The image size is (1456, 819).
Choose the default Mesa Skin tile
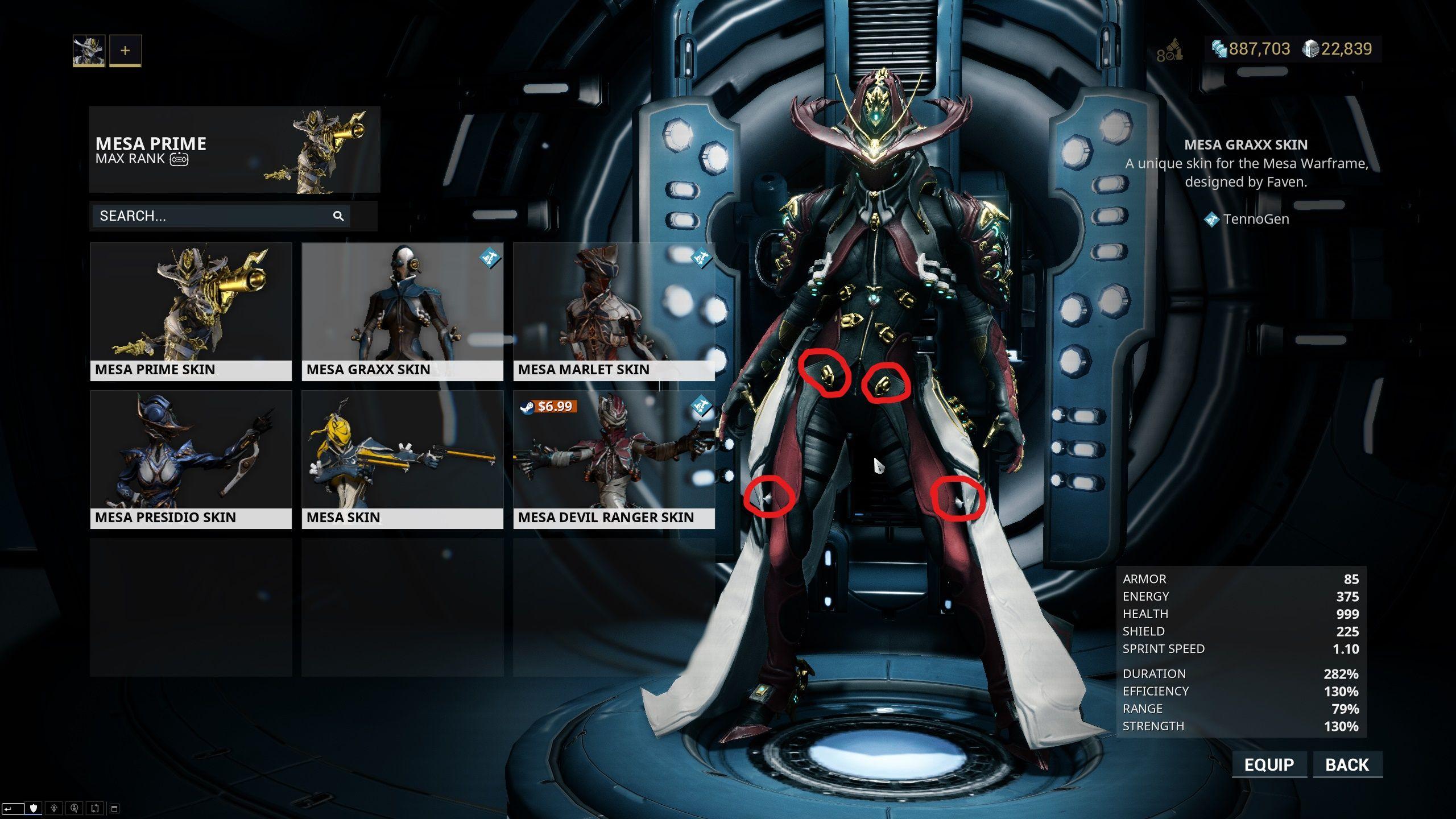point(402,459)
